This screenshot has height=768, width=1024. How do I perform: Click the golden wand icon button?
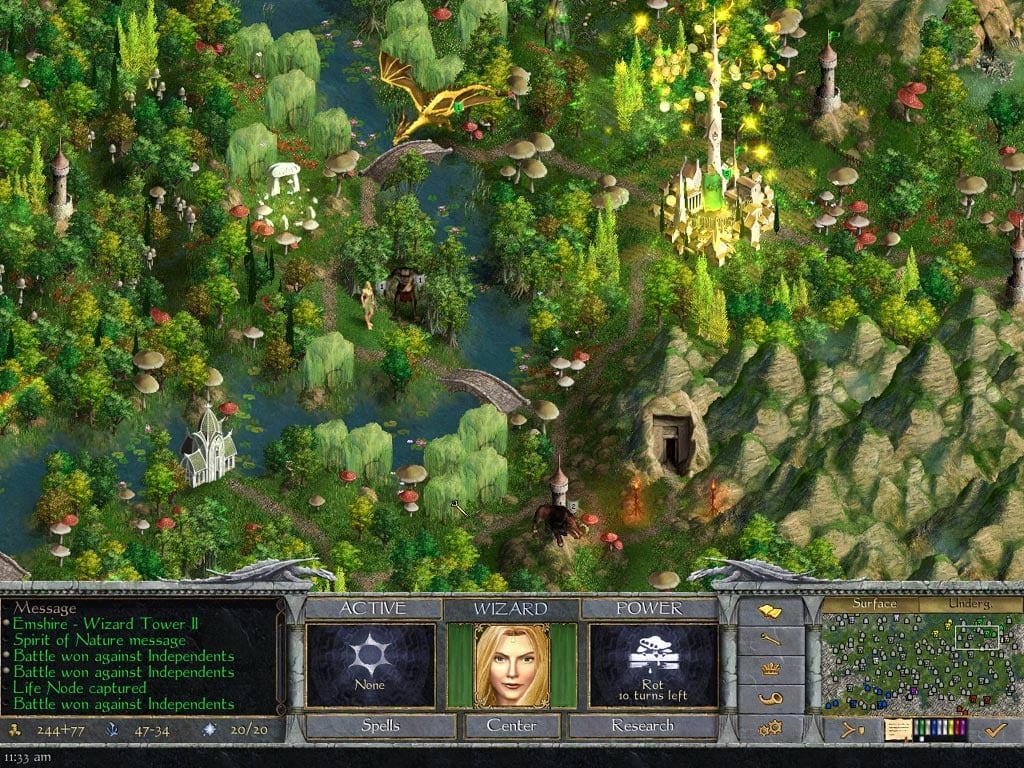point(770,640)
